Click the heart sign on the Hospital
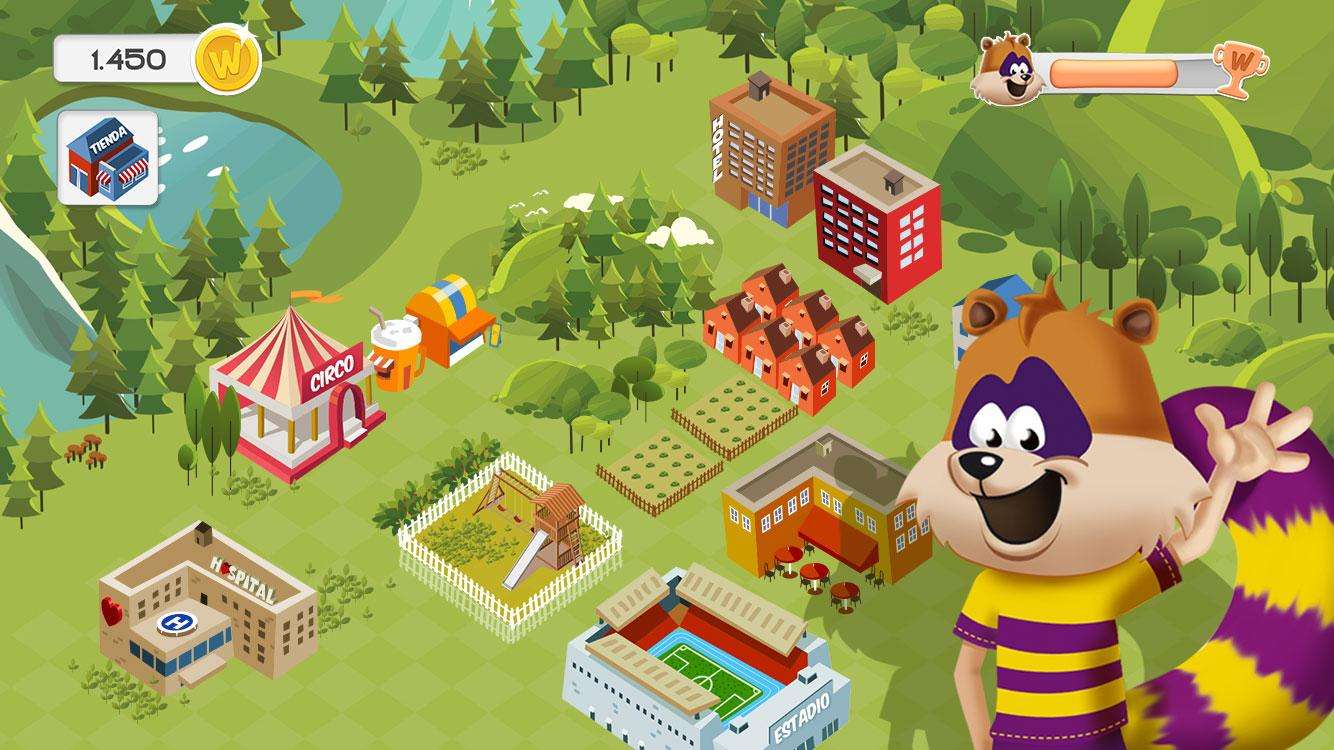This screenshot has height=750, width=1334. [110, 610]
